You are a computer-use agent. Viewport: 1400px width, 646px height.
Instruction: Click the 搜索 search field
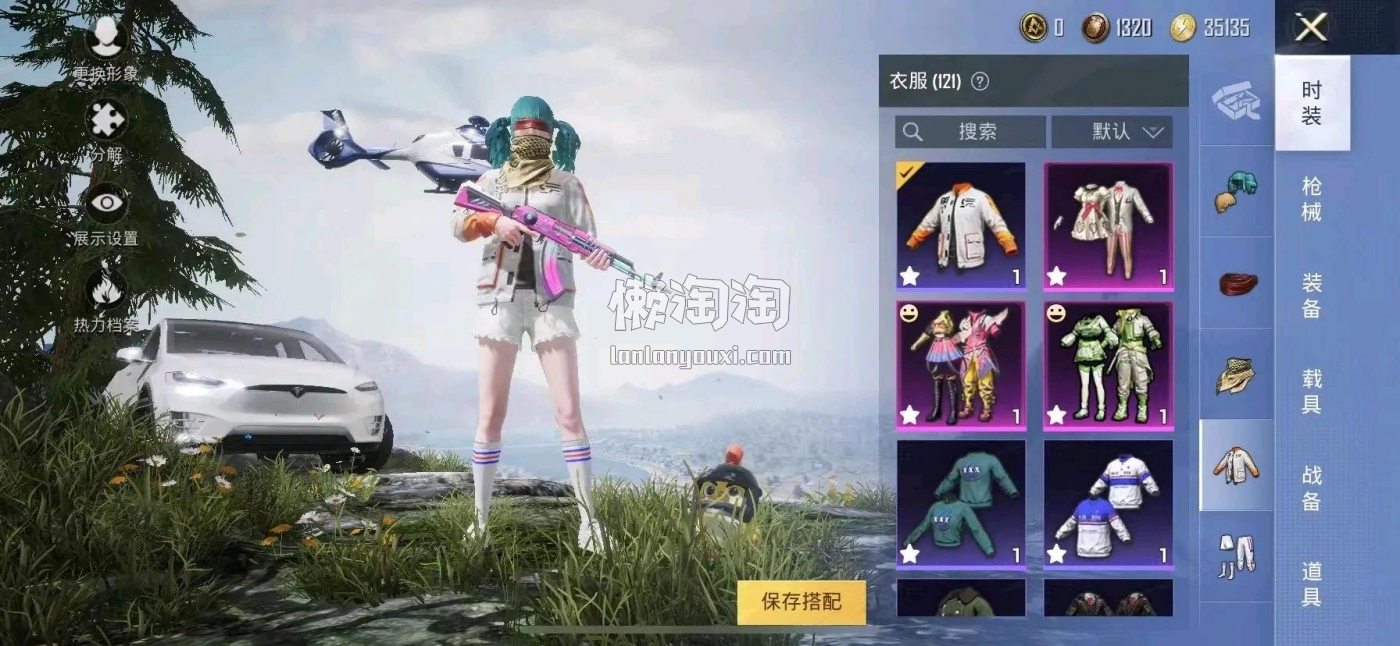pos(970,132)
